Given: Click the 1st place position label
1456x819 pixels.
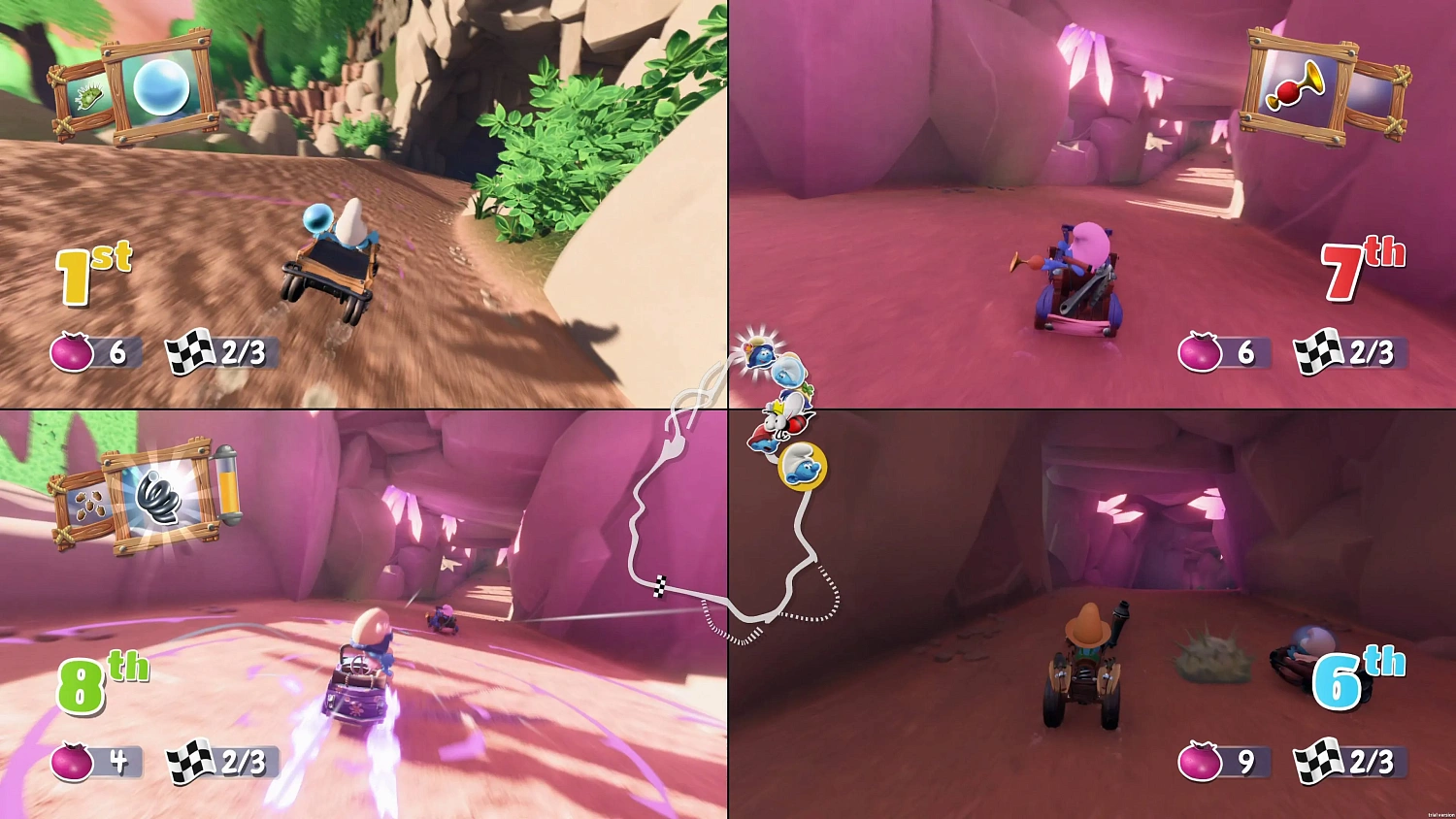Looking at the screenshot, I should point(85,267).
